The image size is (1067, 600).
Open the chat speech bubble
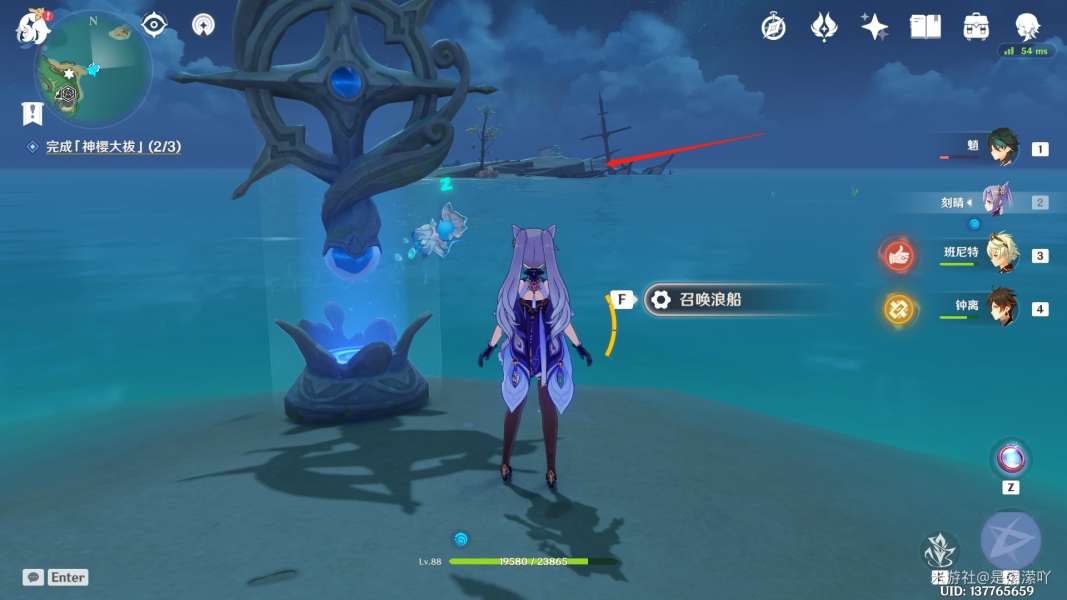tap(34, 577)
